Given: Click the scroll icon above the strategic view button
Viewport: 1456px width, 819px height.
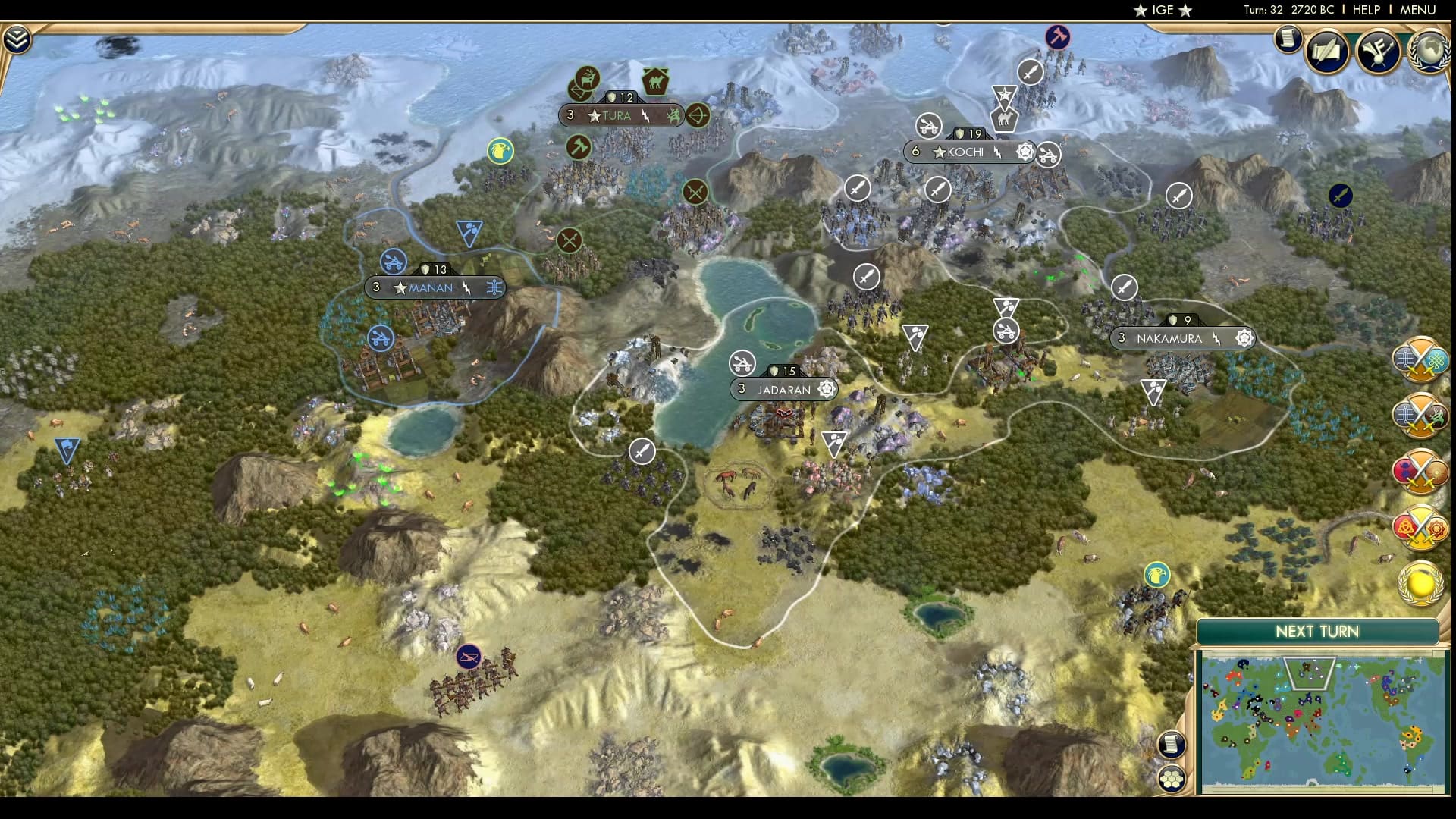Looking at the screenshot, I should pyautogui.click(x=1172, y=744).
